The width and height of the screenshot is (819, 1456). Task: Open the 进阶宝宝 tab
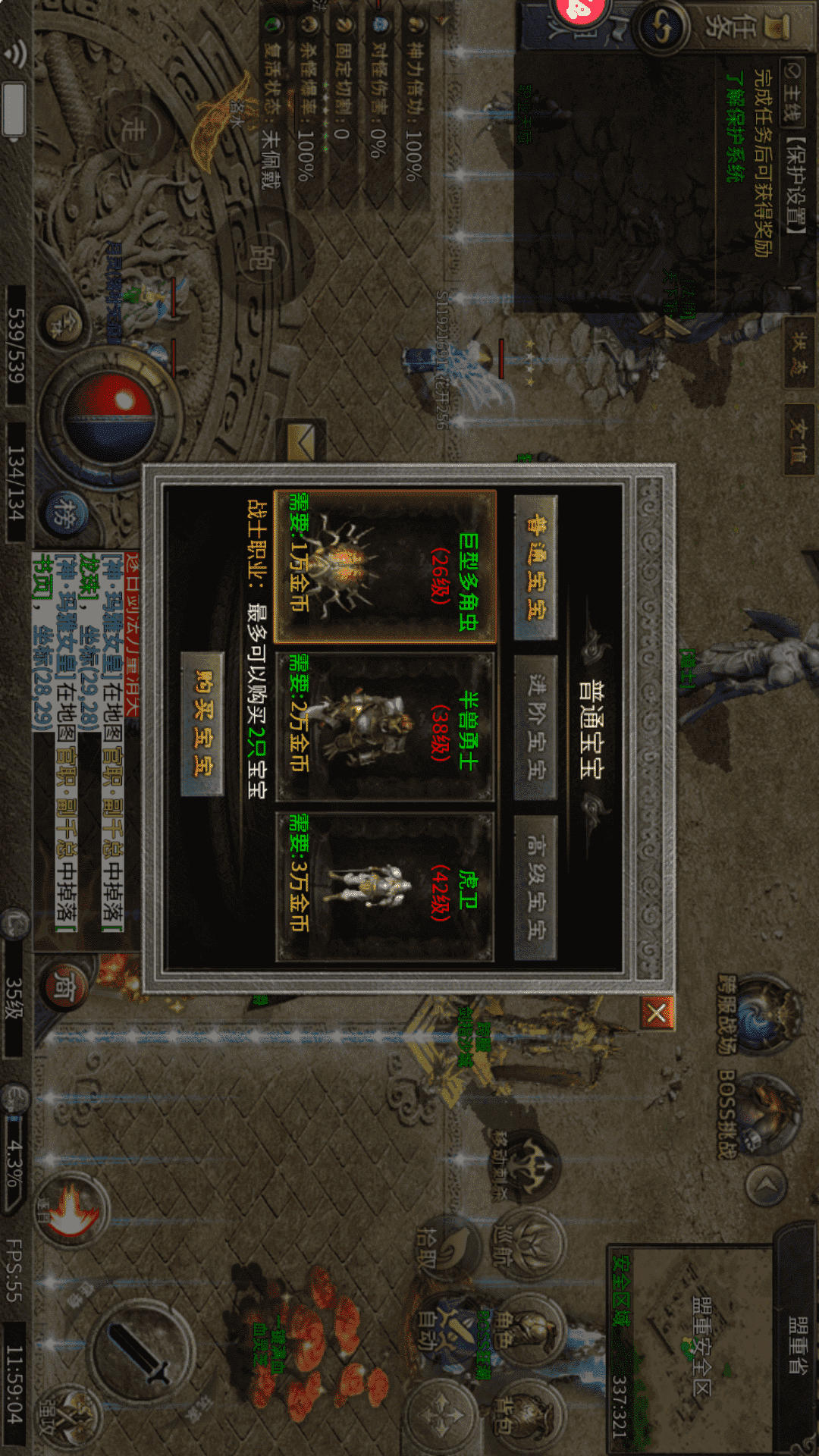536,728
